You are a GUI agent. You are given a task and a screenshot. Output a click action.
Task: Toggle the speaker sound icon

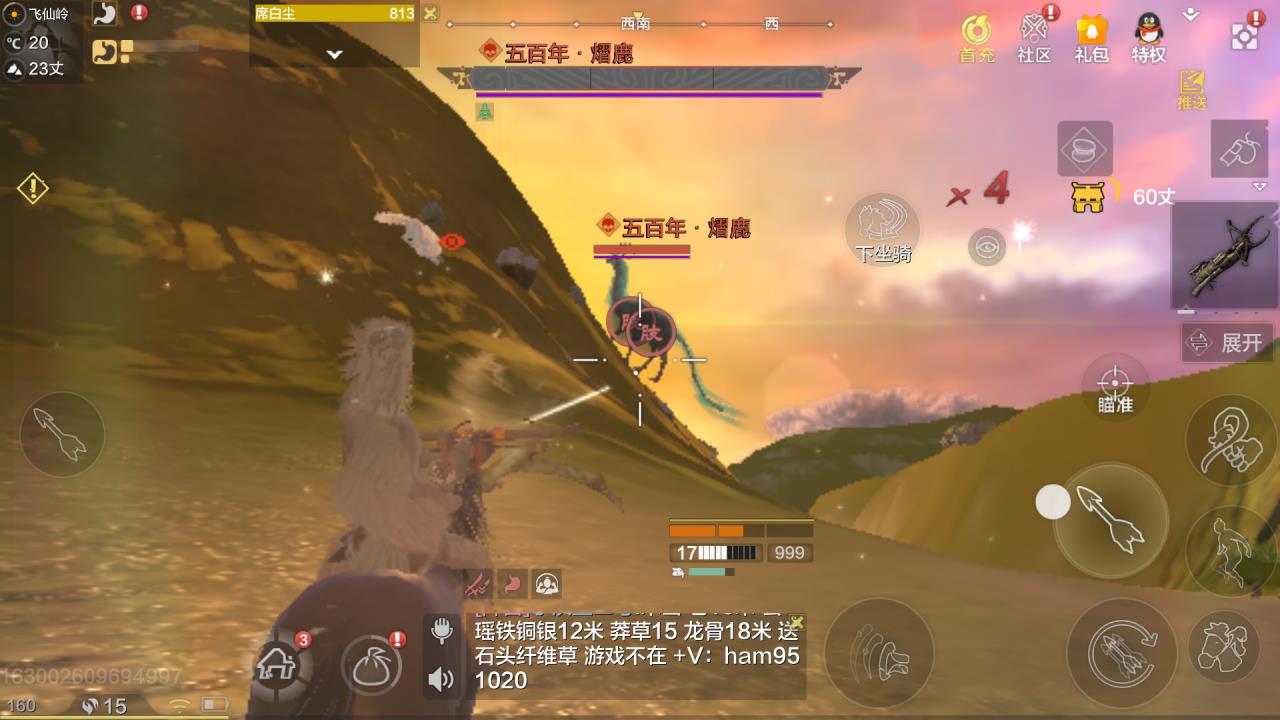tap(441, 680)
